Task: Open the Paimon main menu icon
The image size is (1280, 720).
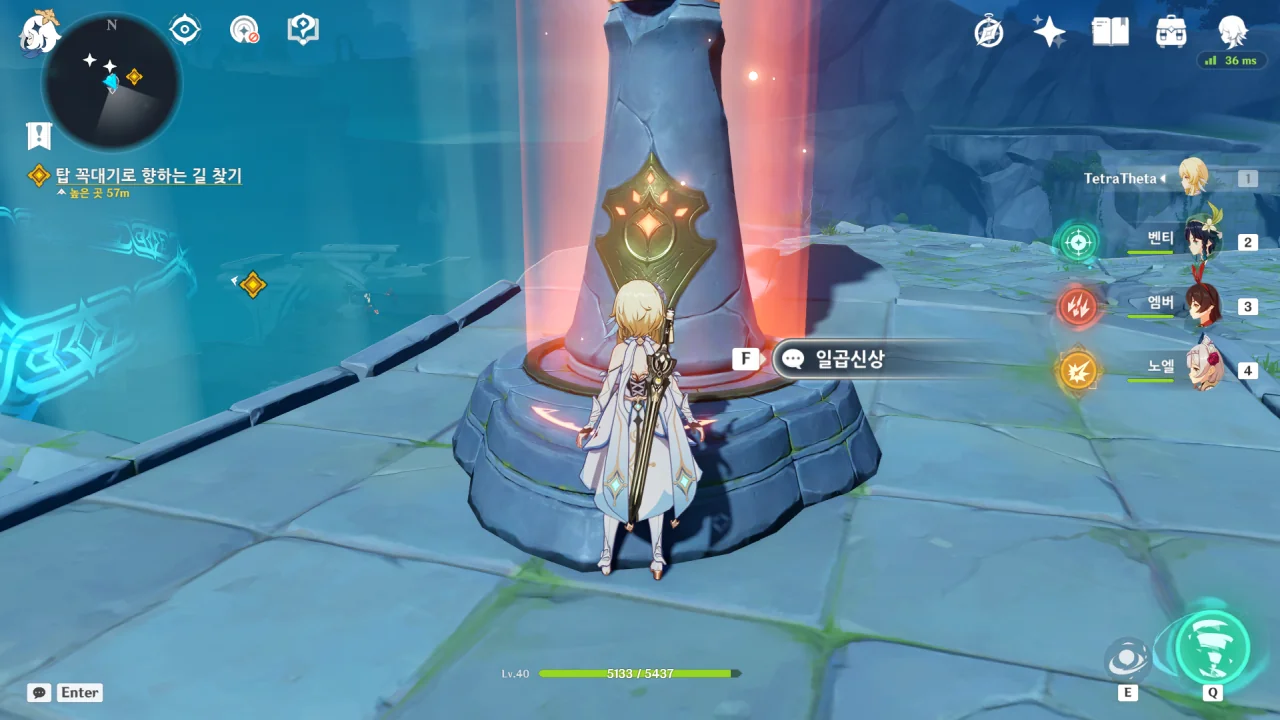Action: [x=40, y=32]
